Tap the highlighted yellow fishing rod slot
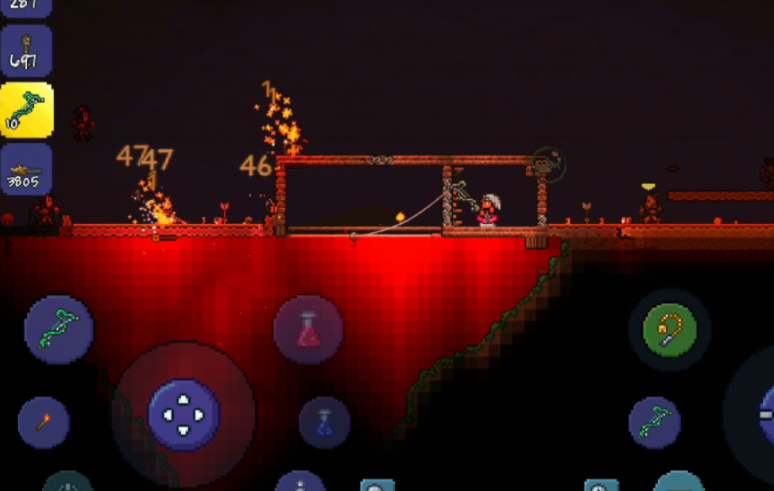The width and height of the screenshot is (774, 491). click(26, 110)
